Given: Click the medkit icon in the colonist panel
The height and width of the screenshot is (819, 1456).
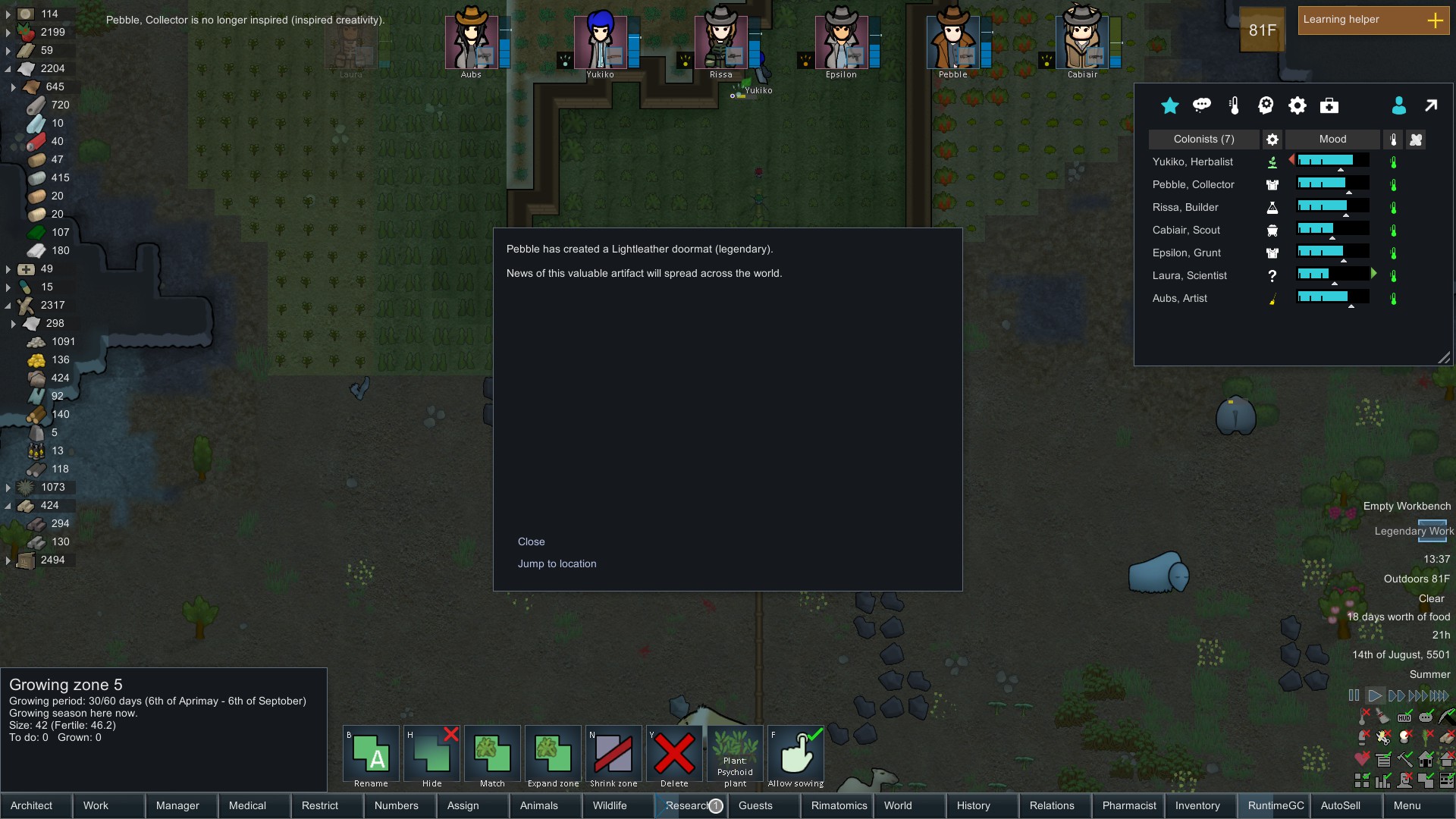Looking at the screenshot, I should (x=1329, y=106).
